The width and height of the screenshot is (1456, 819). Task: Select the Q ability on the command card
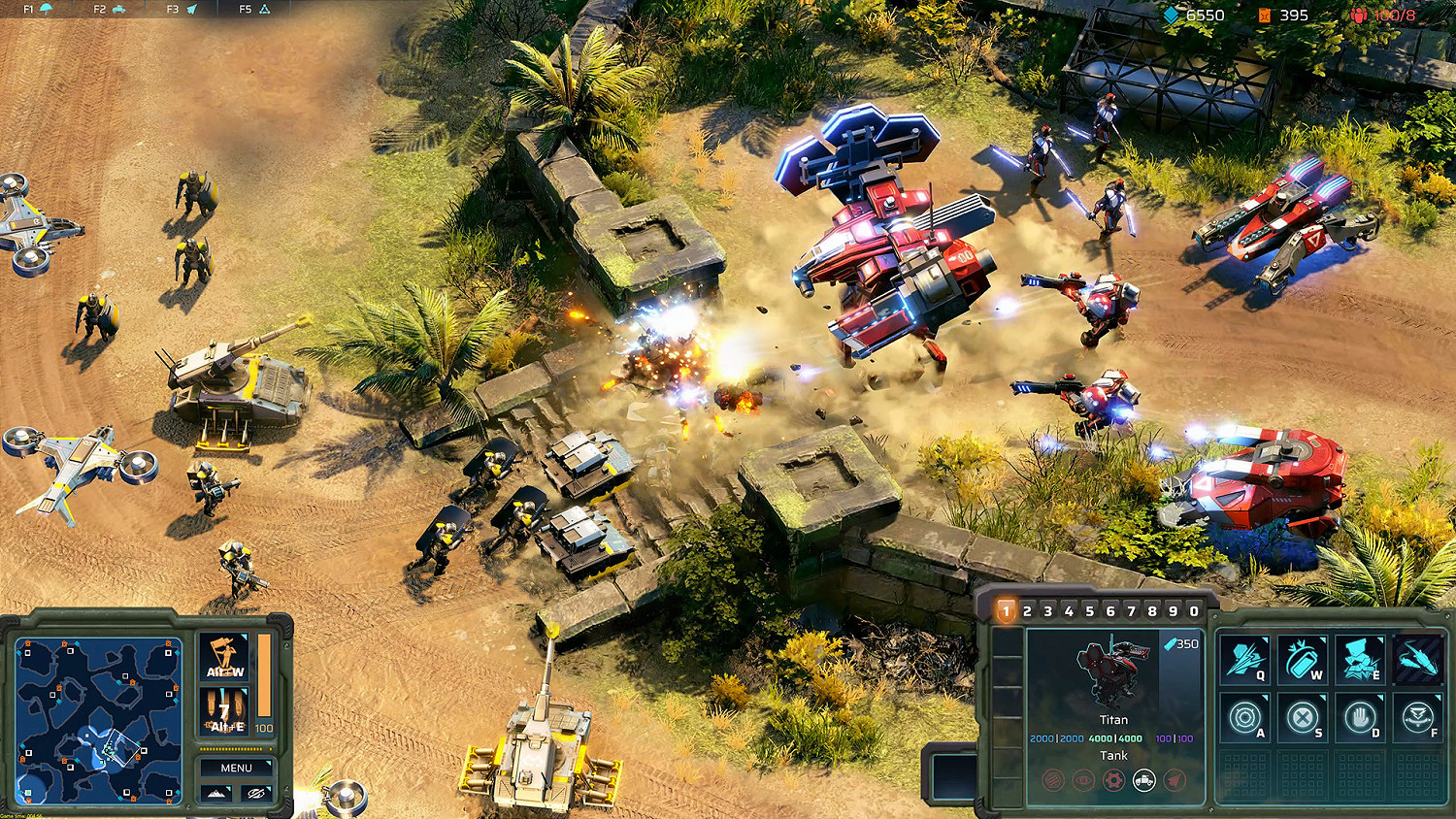click(1244, 660)
